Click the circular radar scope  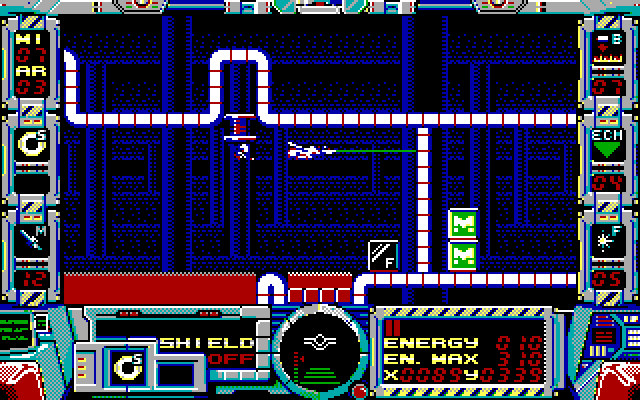[x=320, y=350]
